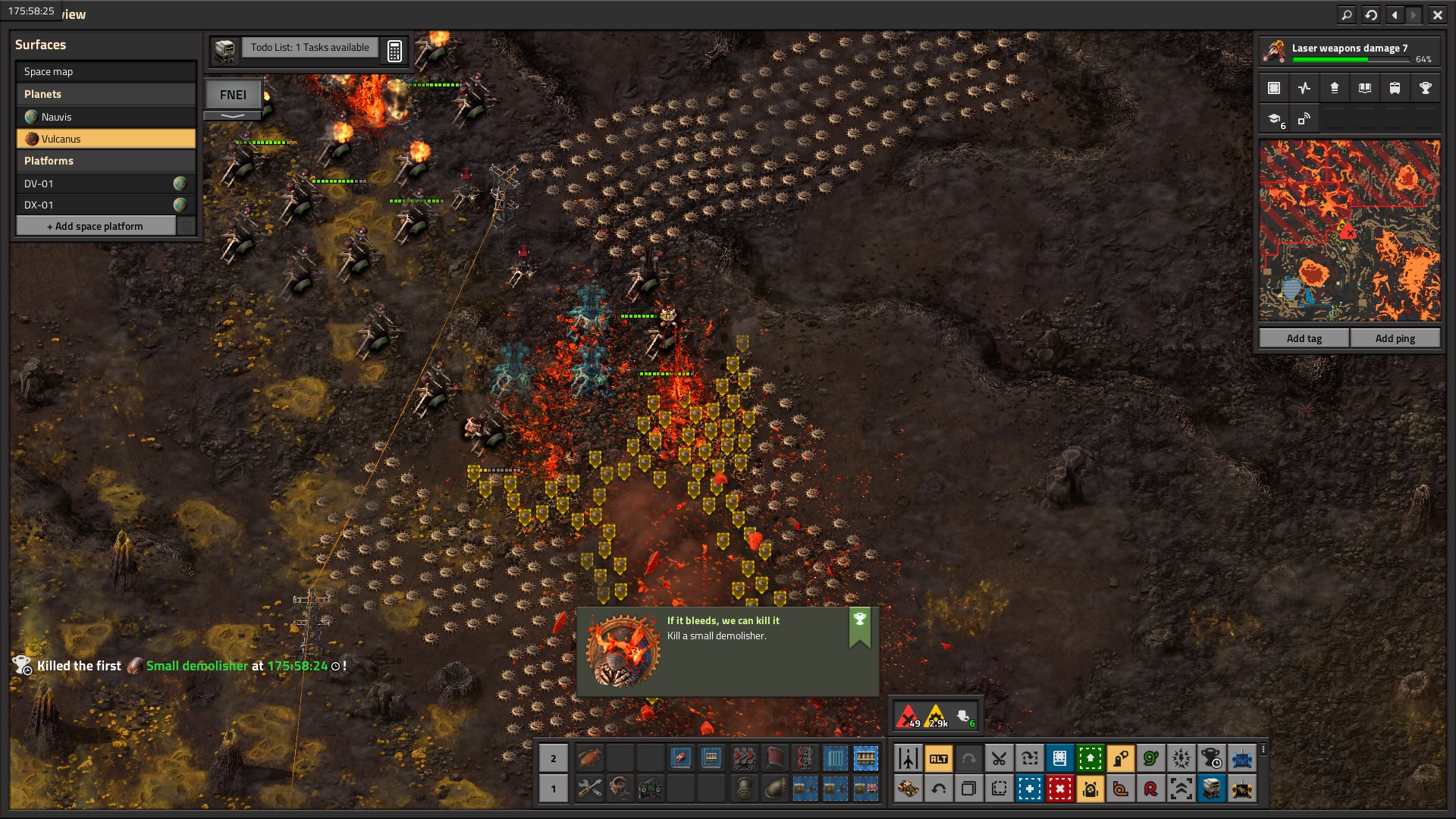Show achievements via the trophy icon
1456x819 pixels.
[x=1425, y=88]
